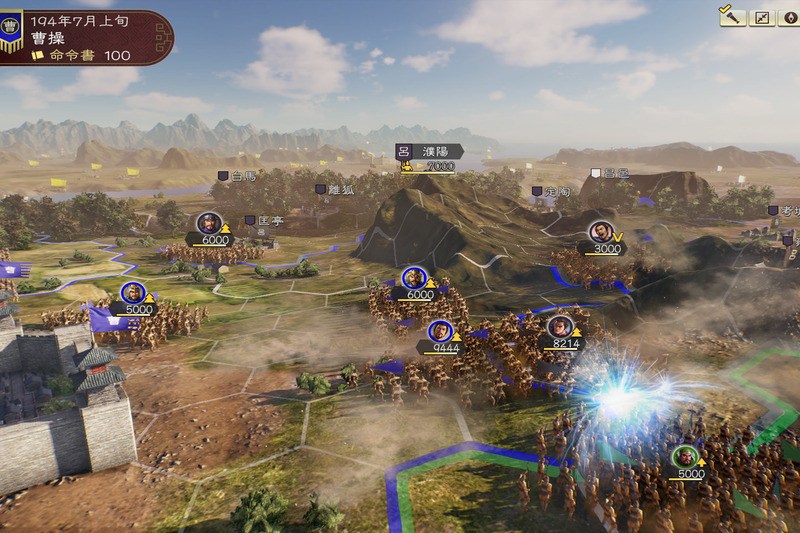The height and width of the screenshot is (533, 800).
Task: Select the 匡亭 location marker
Action: click(x=264, y=219)
